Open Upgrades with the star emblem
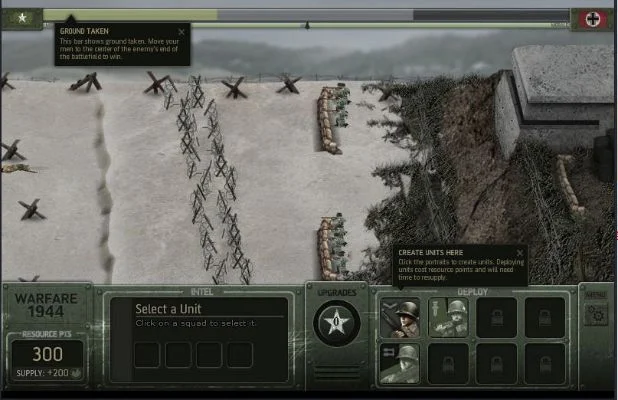Screen dimensions: 618x400 click(334, 322)
